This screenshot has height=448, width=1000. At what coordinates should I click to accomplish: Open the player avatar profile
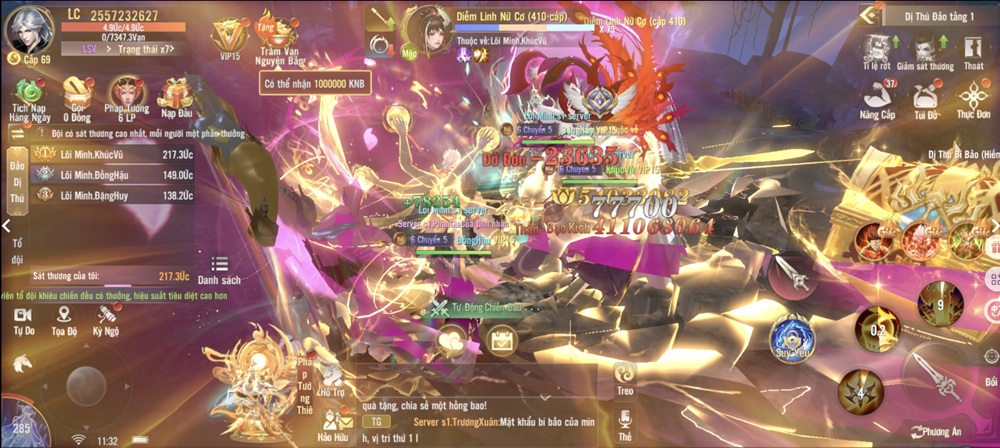[28, 30]
